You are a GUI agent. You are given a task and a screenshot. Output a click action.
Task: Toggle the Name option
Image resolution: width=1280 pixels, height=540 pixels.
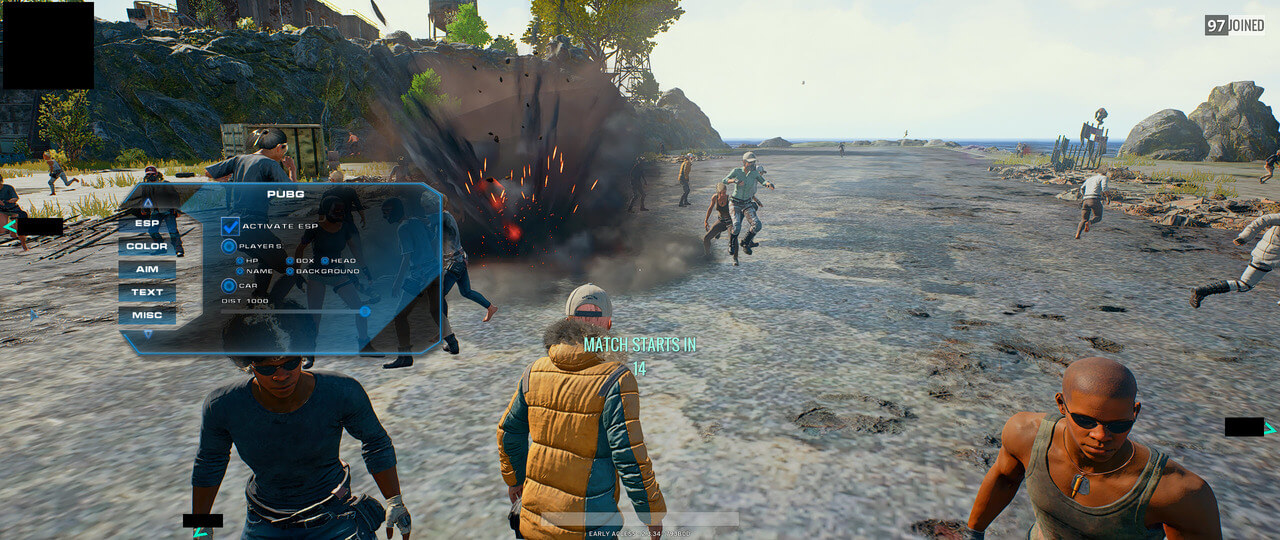[240, 271]
